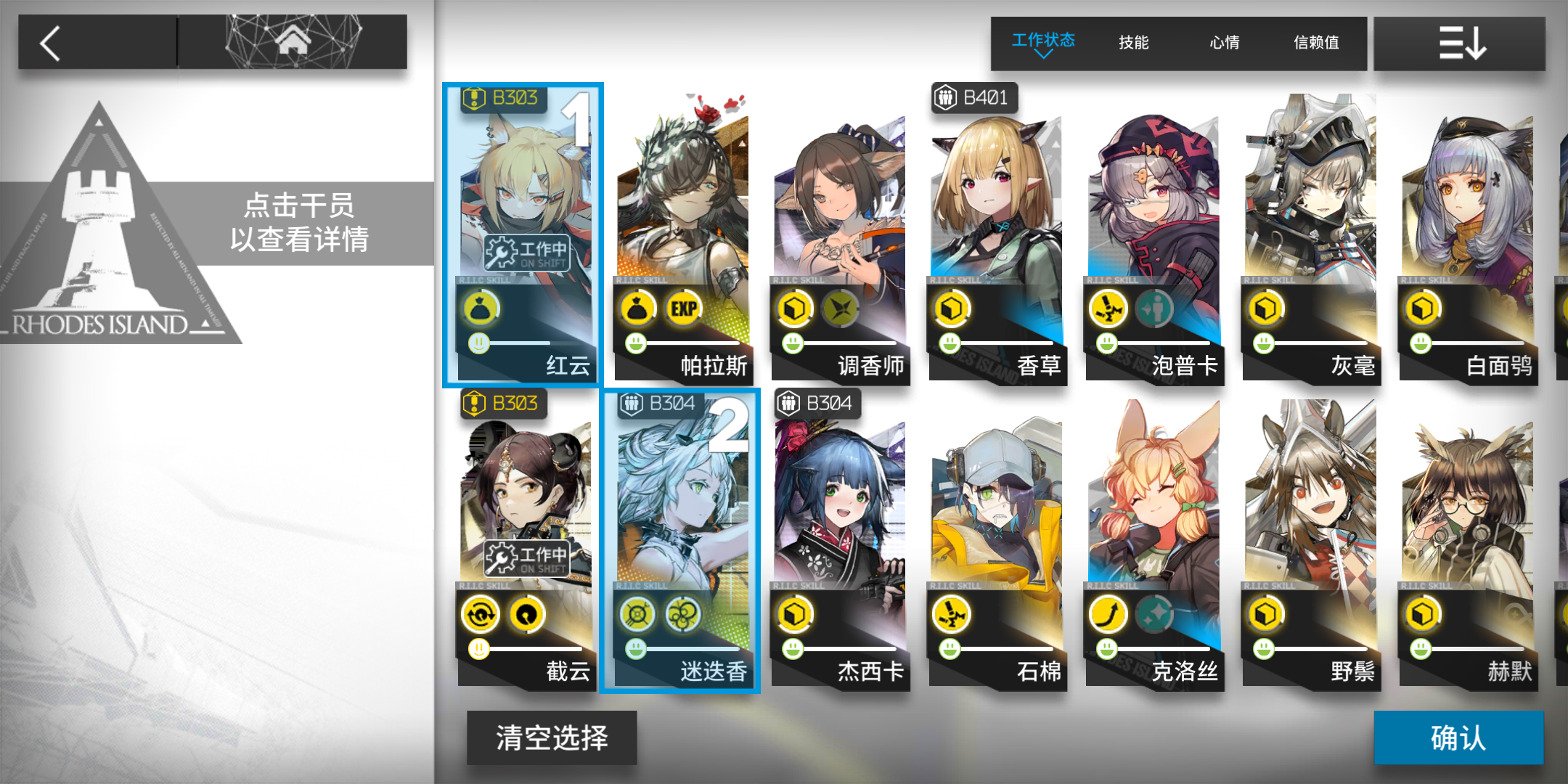The image size is (1568, 784).
Task: Switch to the 心情 tab
Action: [1223, 42]
